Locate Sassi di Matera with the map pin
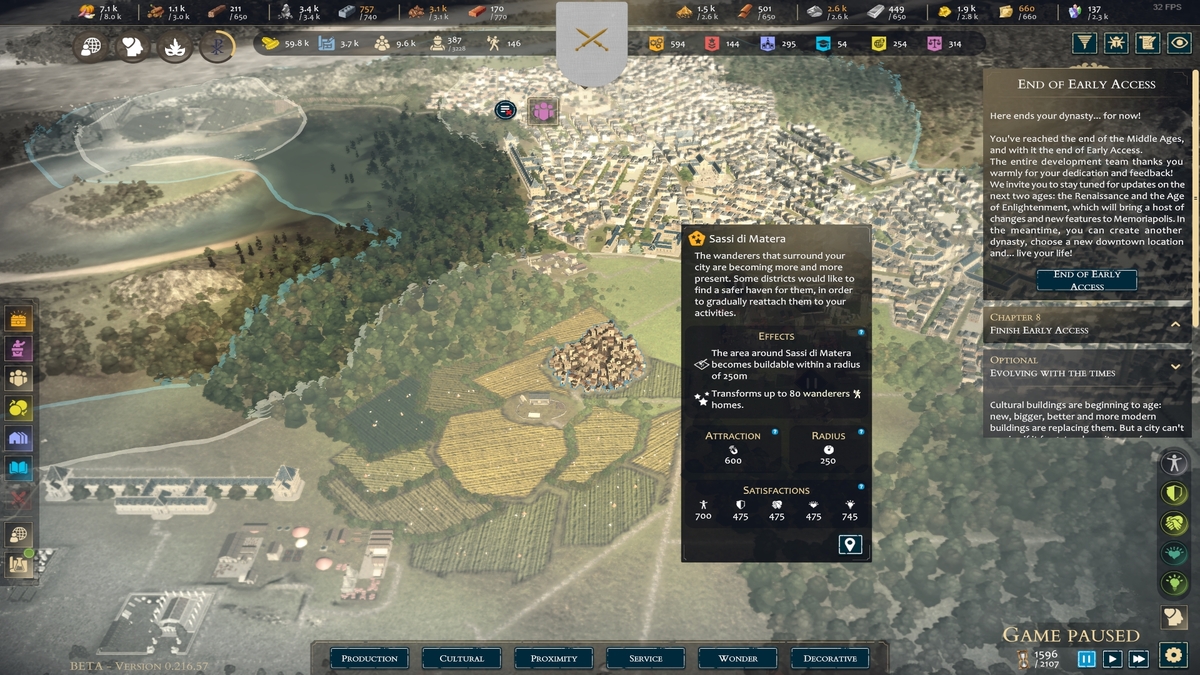This screenshot has width=1200, height=675. point(850,545)
